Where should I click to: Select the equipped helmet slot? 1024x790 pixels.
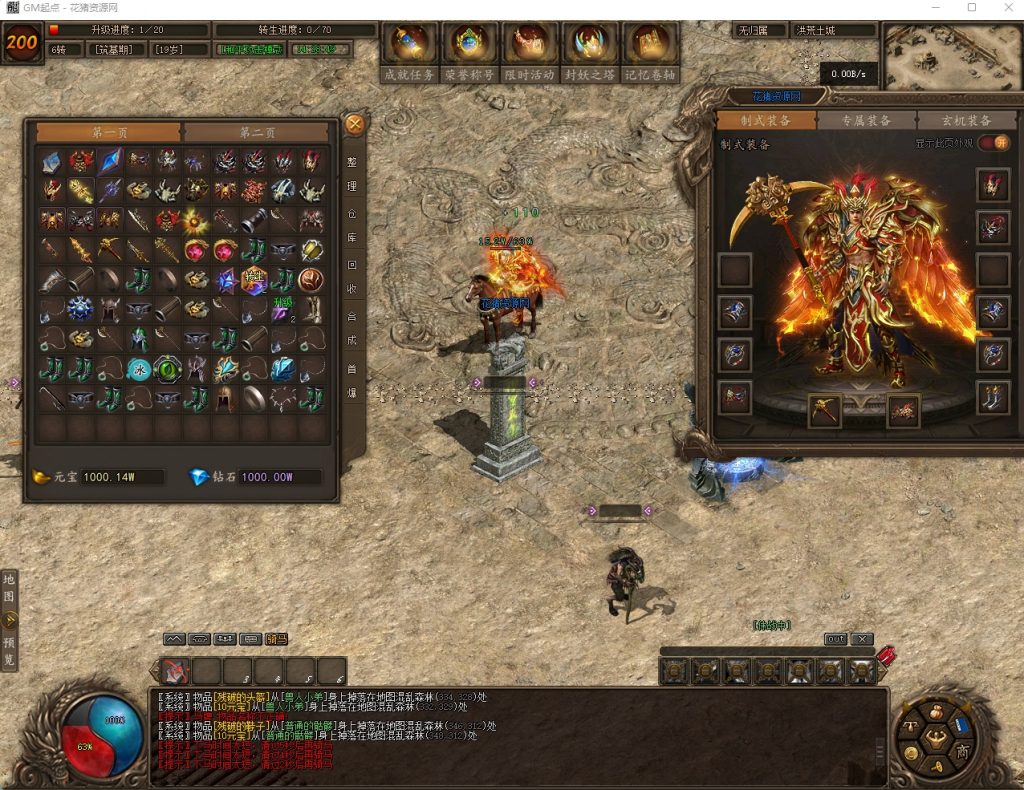[993, 185]
